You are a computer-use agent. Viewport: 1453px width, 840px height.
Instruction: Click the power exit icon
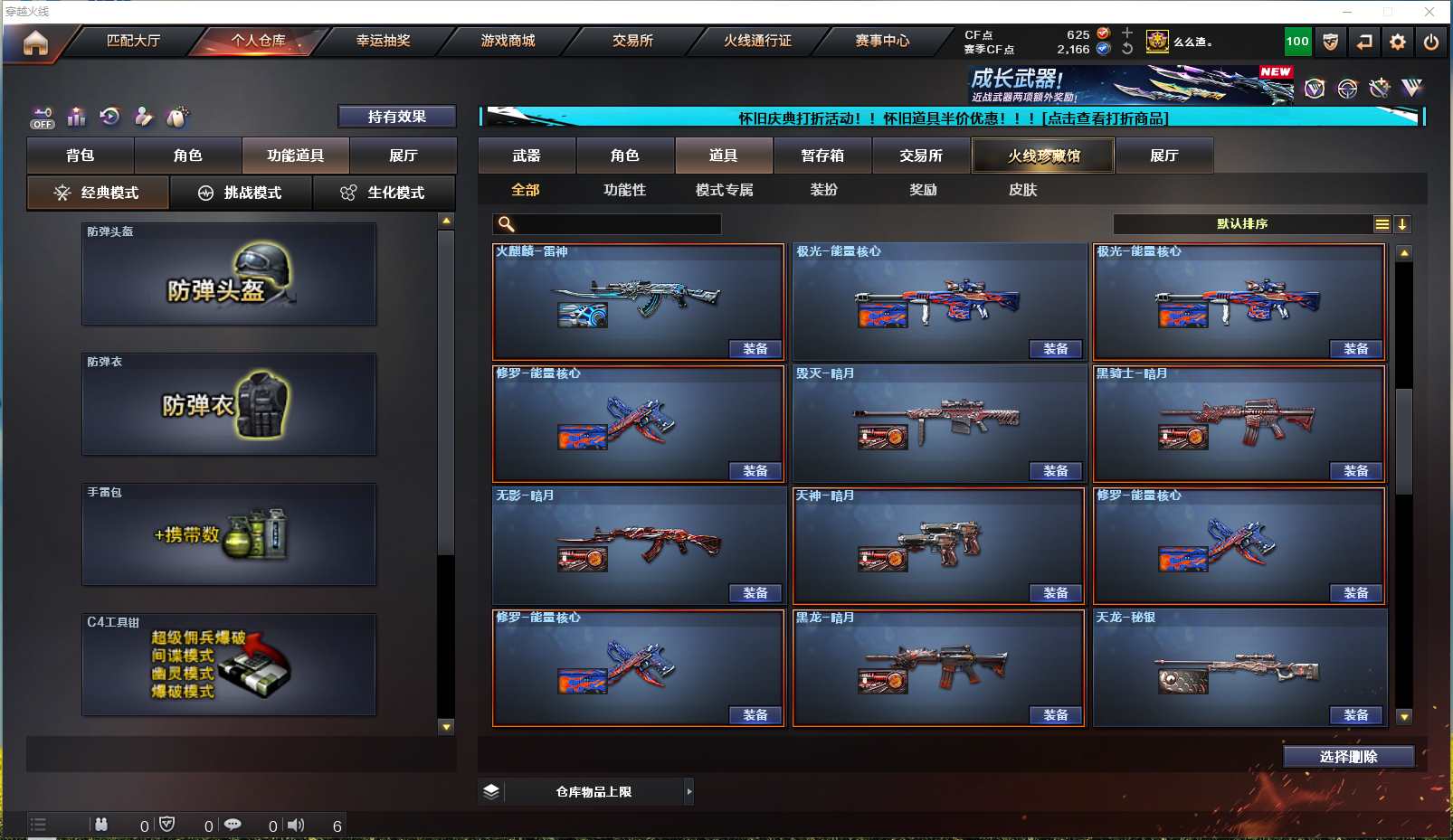coord(1430,42)
